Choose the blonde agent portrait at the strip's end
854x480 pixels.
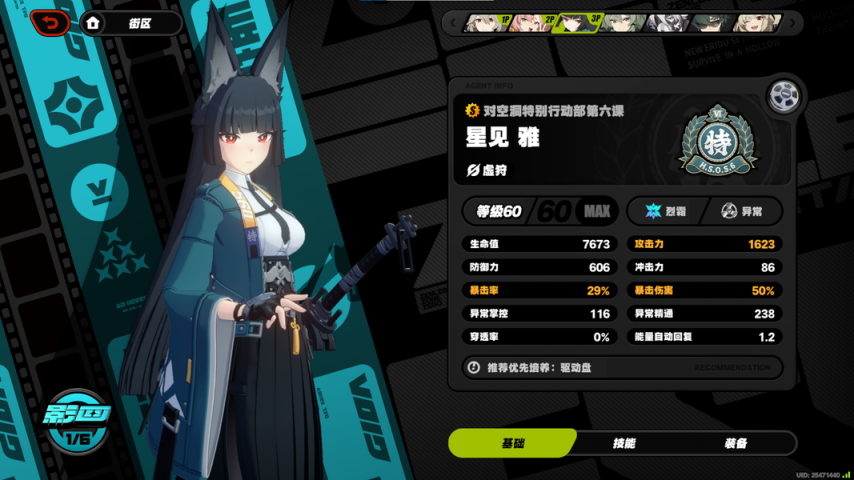[x=757, y=22]
